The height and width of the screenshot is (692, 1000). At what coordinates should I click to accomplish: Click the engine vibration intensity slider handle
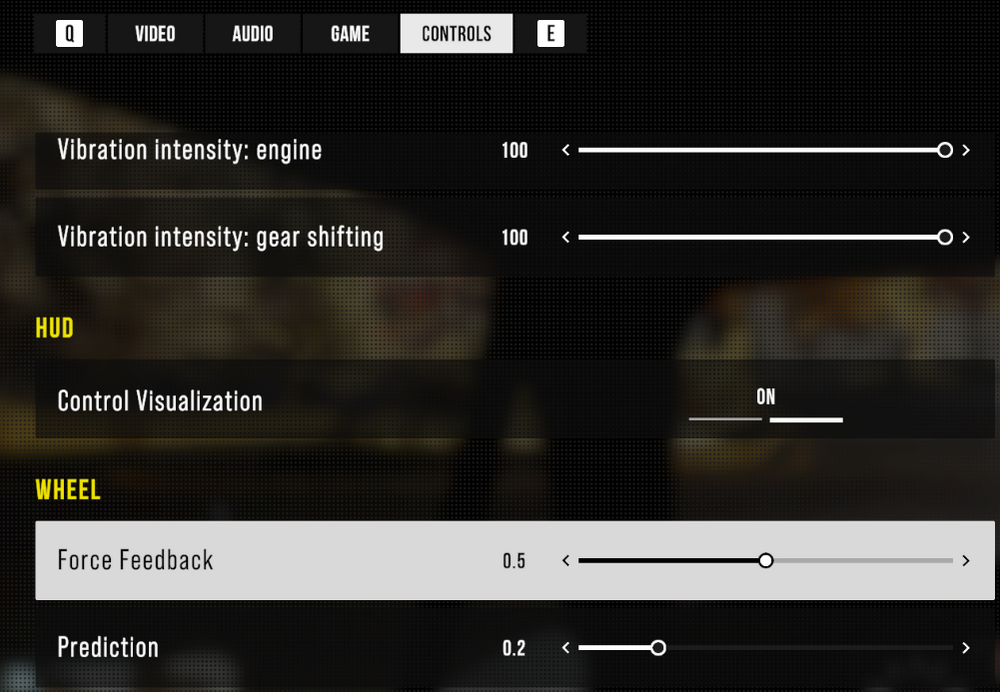point(945,151)
